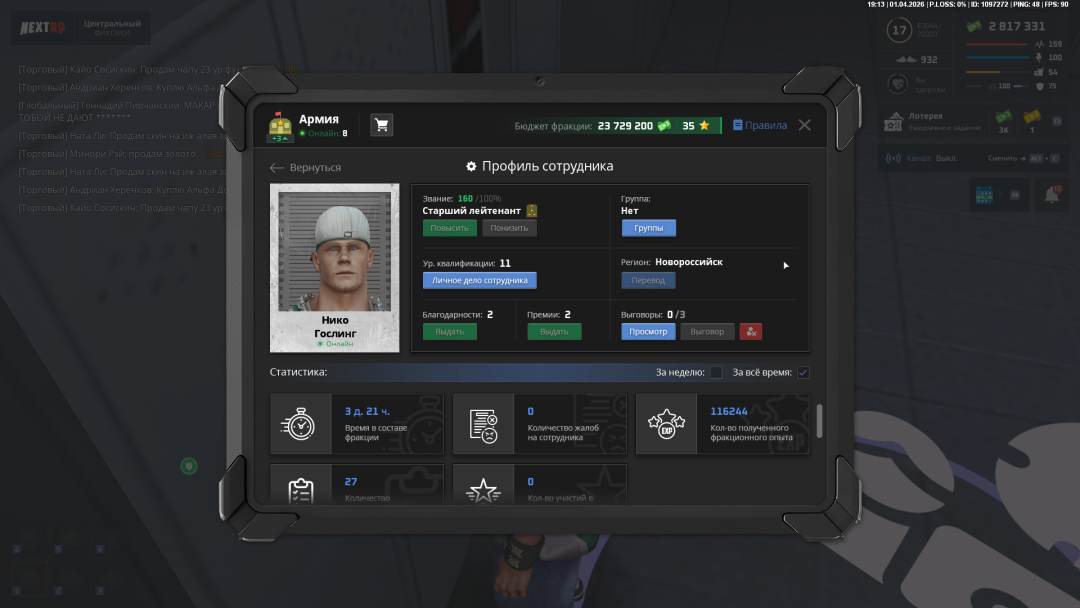Go back with Вернуться

[306, 167]
